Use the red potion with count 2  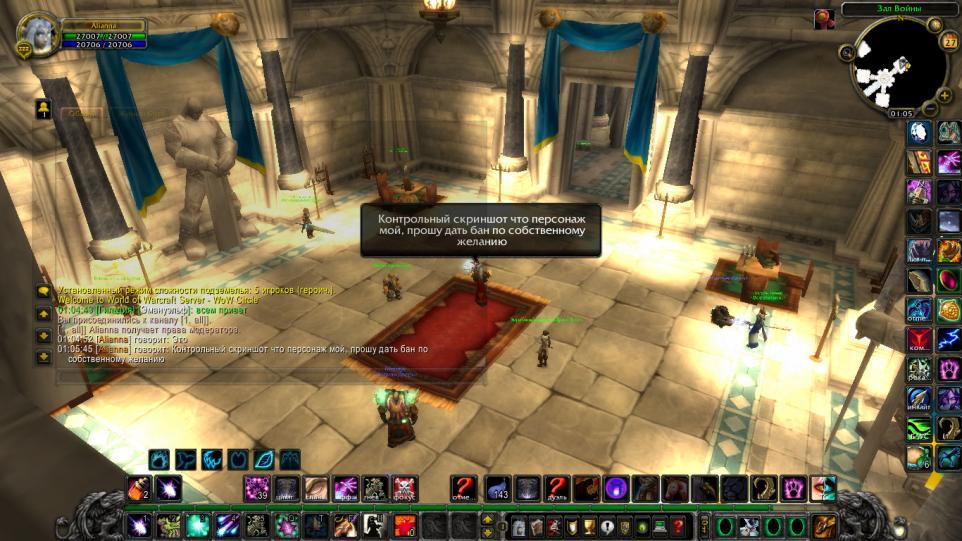138,488
